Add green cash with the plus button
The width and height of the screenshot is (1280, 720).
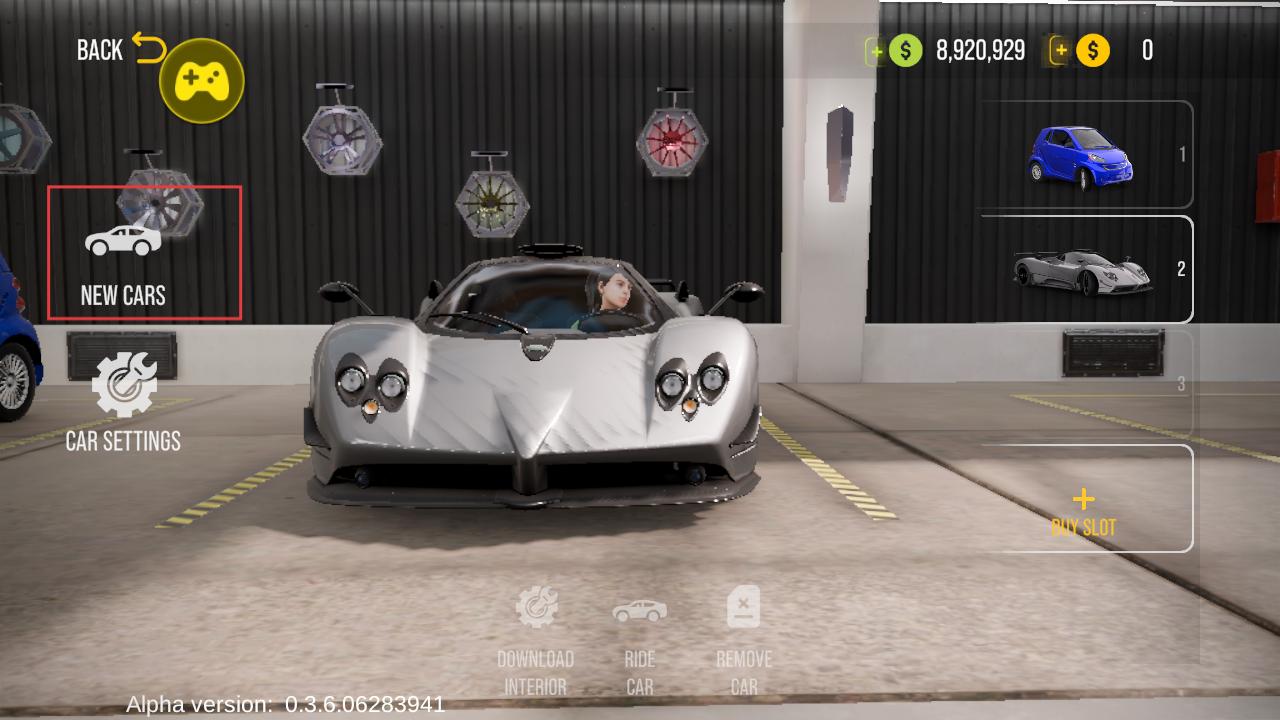click(876, 51)
